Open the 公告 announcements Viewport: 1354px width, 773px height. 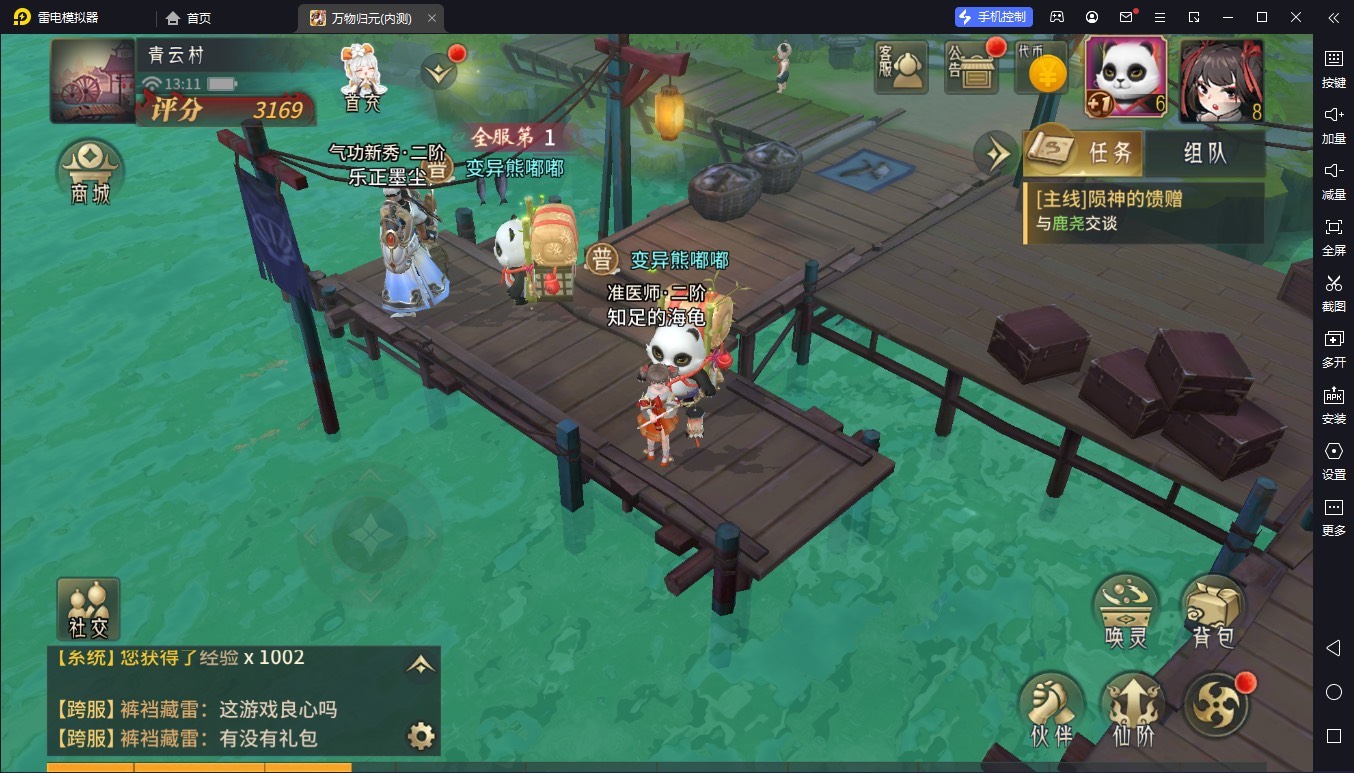tap(972, 68)
